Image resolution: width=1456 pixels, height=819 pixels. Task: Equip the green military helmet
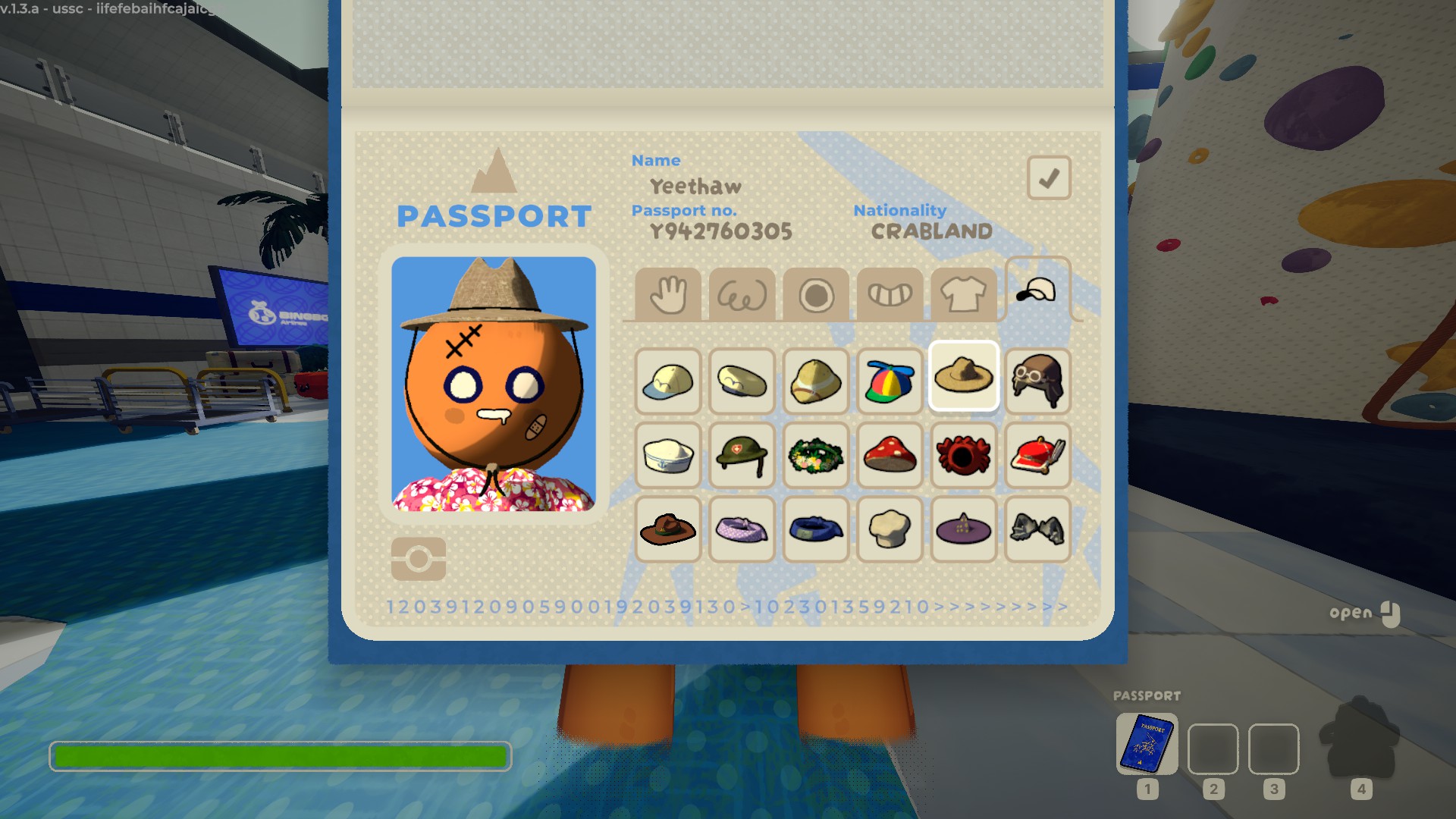[x=742, y=455]
